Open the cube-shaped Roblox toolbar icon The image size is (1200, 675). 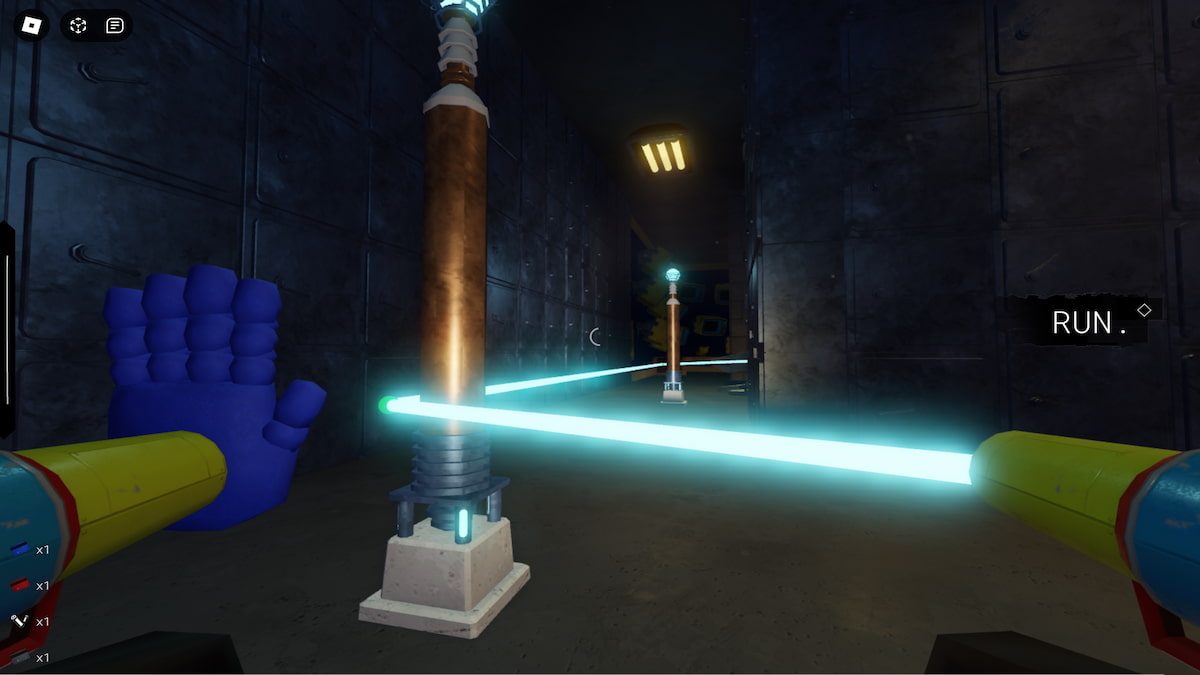pos(79,25)
